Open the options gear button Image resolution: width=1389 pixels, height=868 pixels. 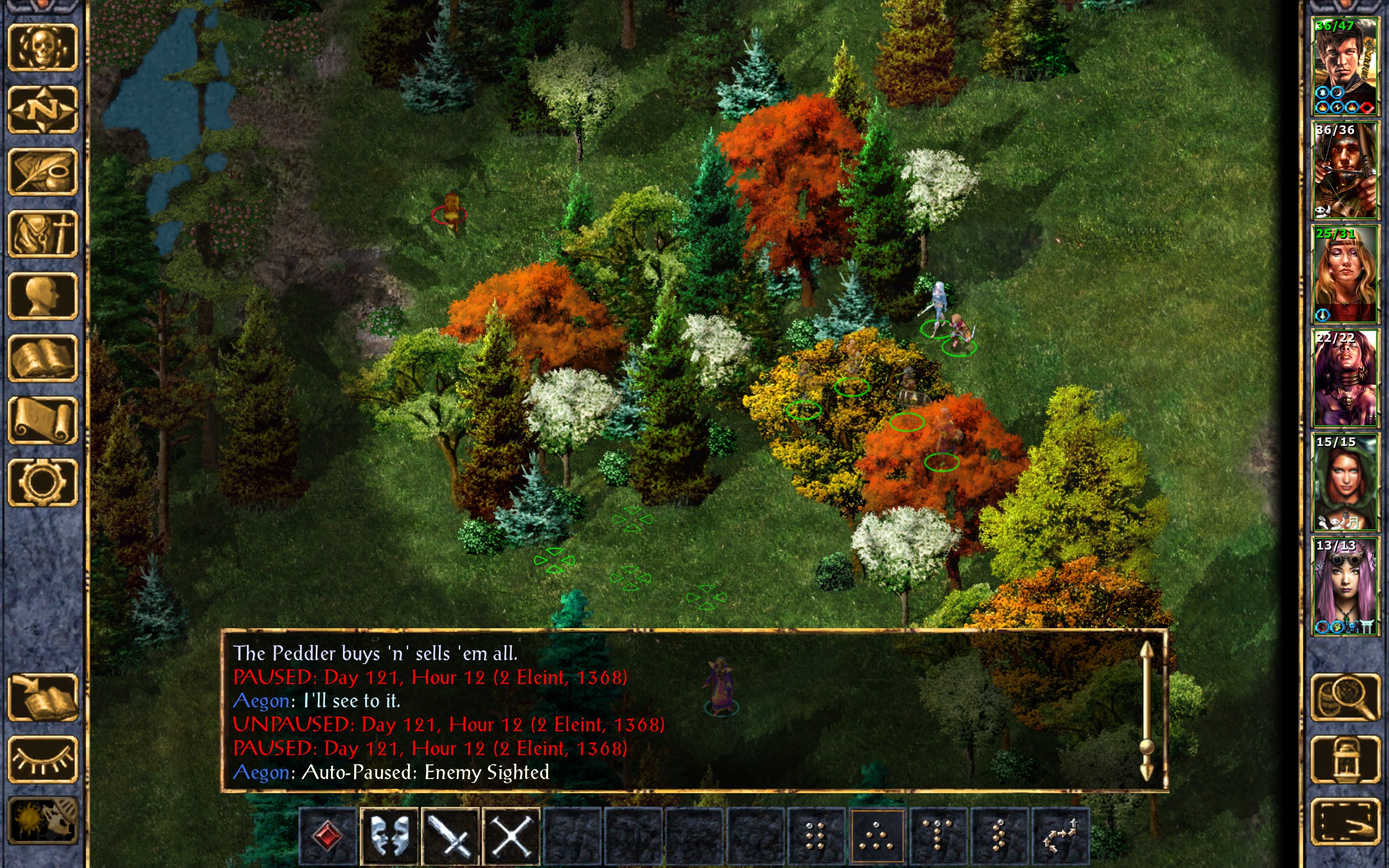(42, 482)
